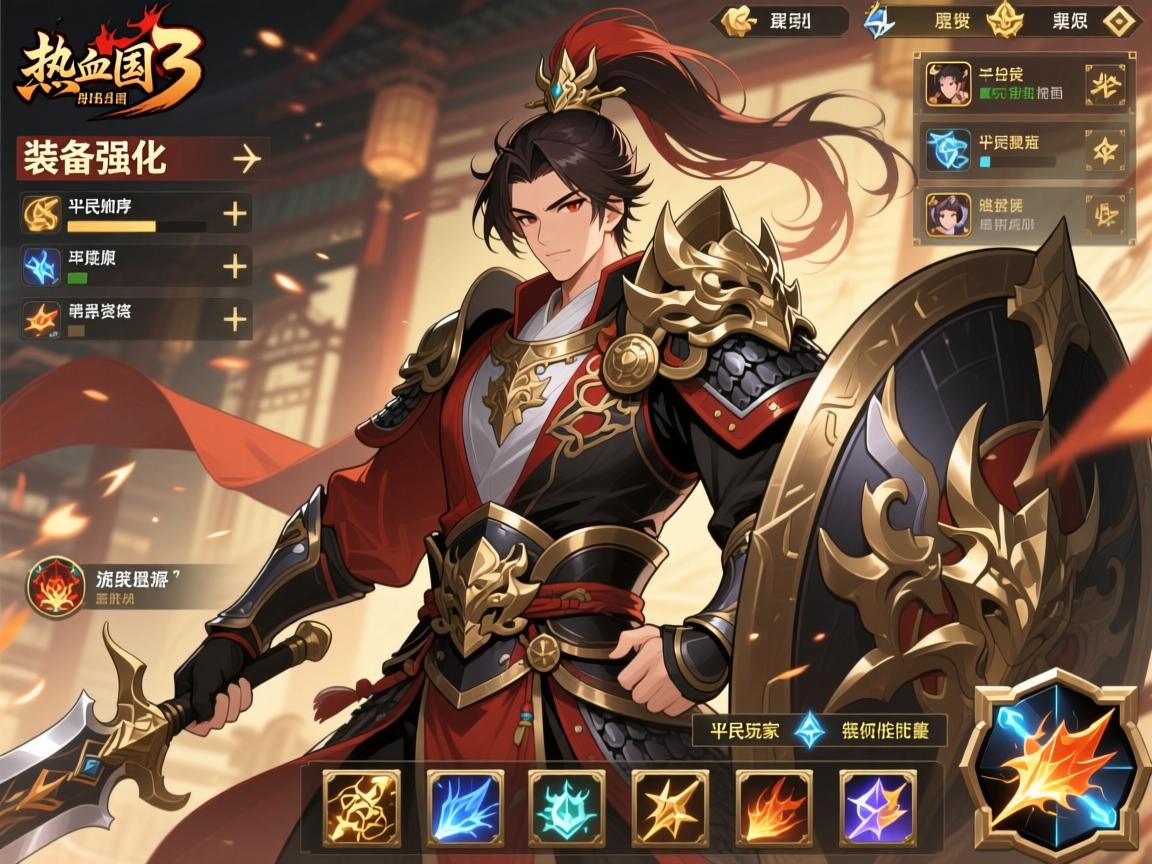Select the blue lightning rune equipment icon
Screen dimensions: 1152x864
tap(41, 265)
